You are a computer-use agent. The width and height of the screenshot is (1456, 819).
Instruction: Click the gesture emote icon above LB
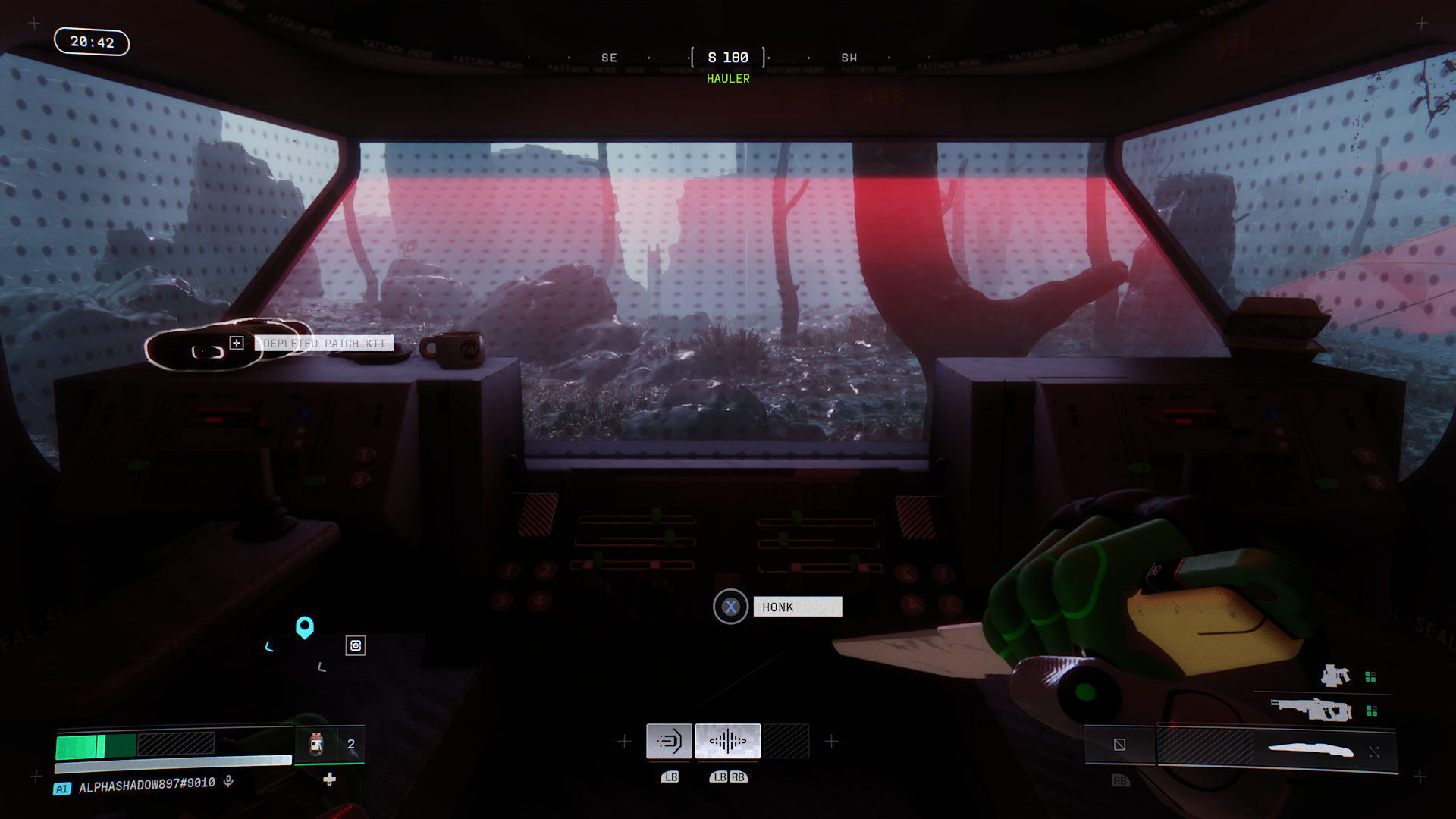(669, 741)
